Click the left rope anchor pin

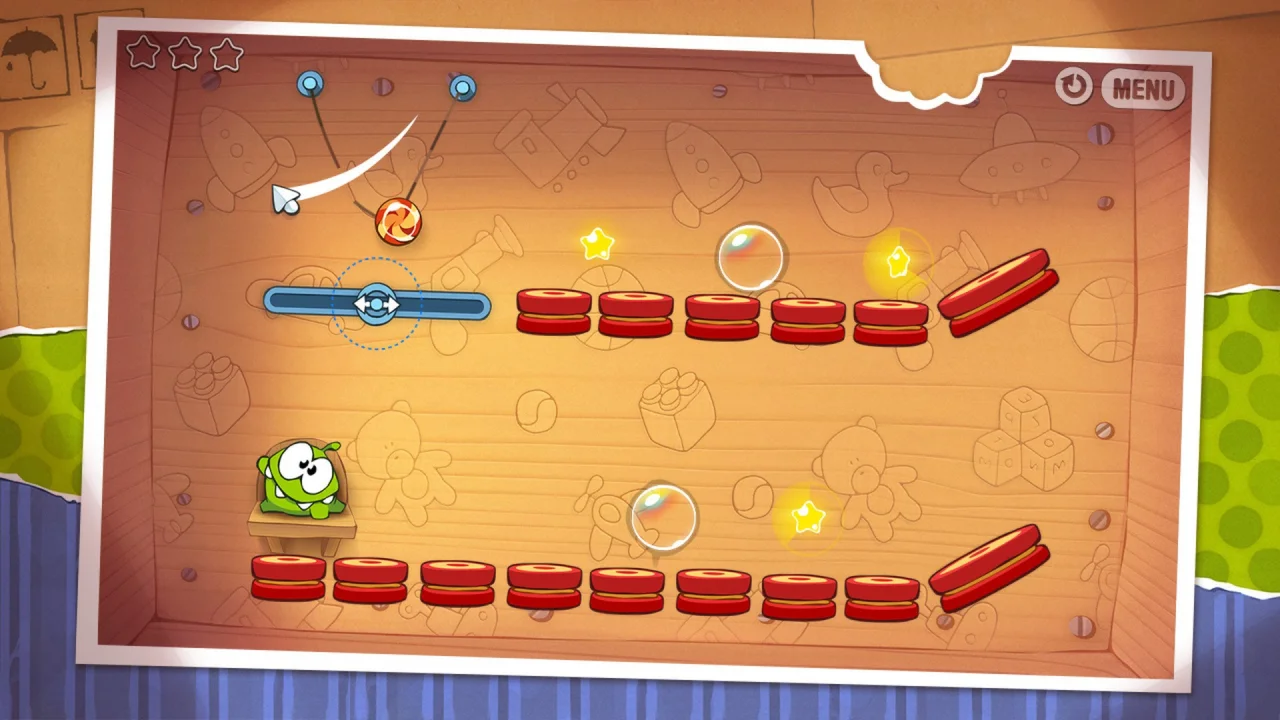[x=310, y=85]
